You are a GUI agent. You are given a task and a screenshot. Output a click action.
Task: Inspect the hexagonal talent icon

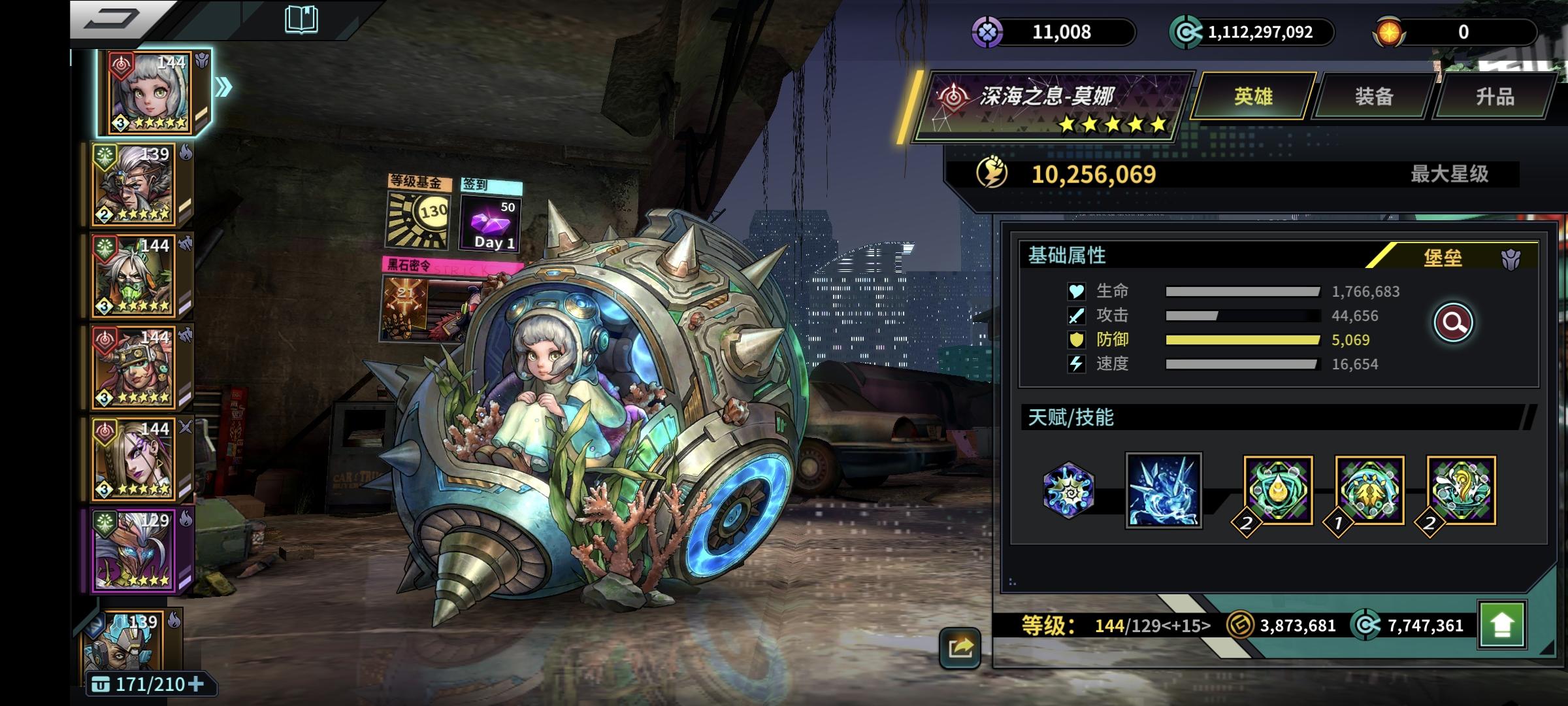pyautogui.click(x=1068, y=491)
